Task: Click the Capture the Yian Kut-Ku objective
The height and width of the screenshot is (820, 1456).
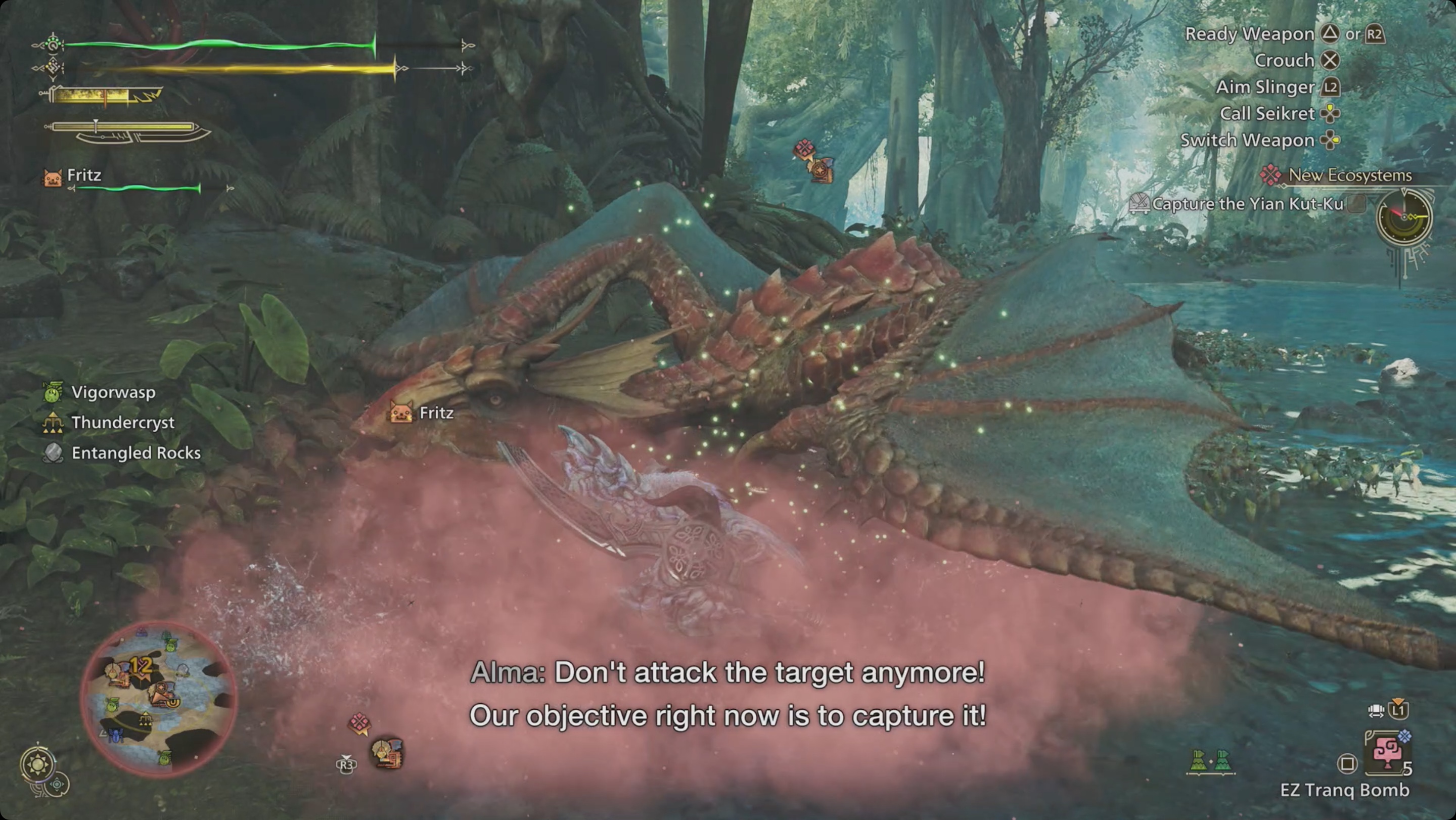Action: coord(1247,204)
